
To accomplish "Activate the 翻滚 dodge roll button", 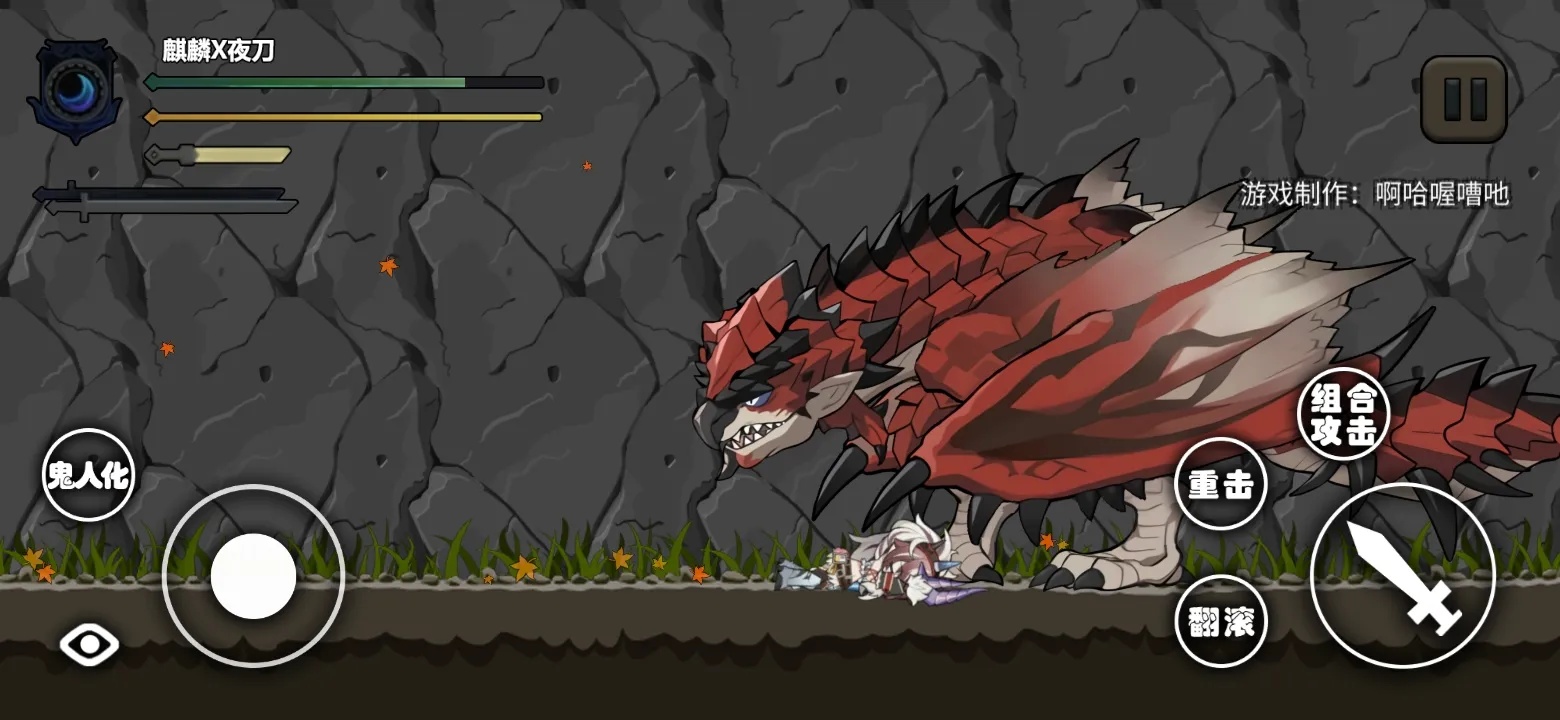I will [x=1220, y=620].
